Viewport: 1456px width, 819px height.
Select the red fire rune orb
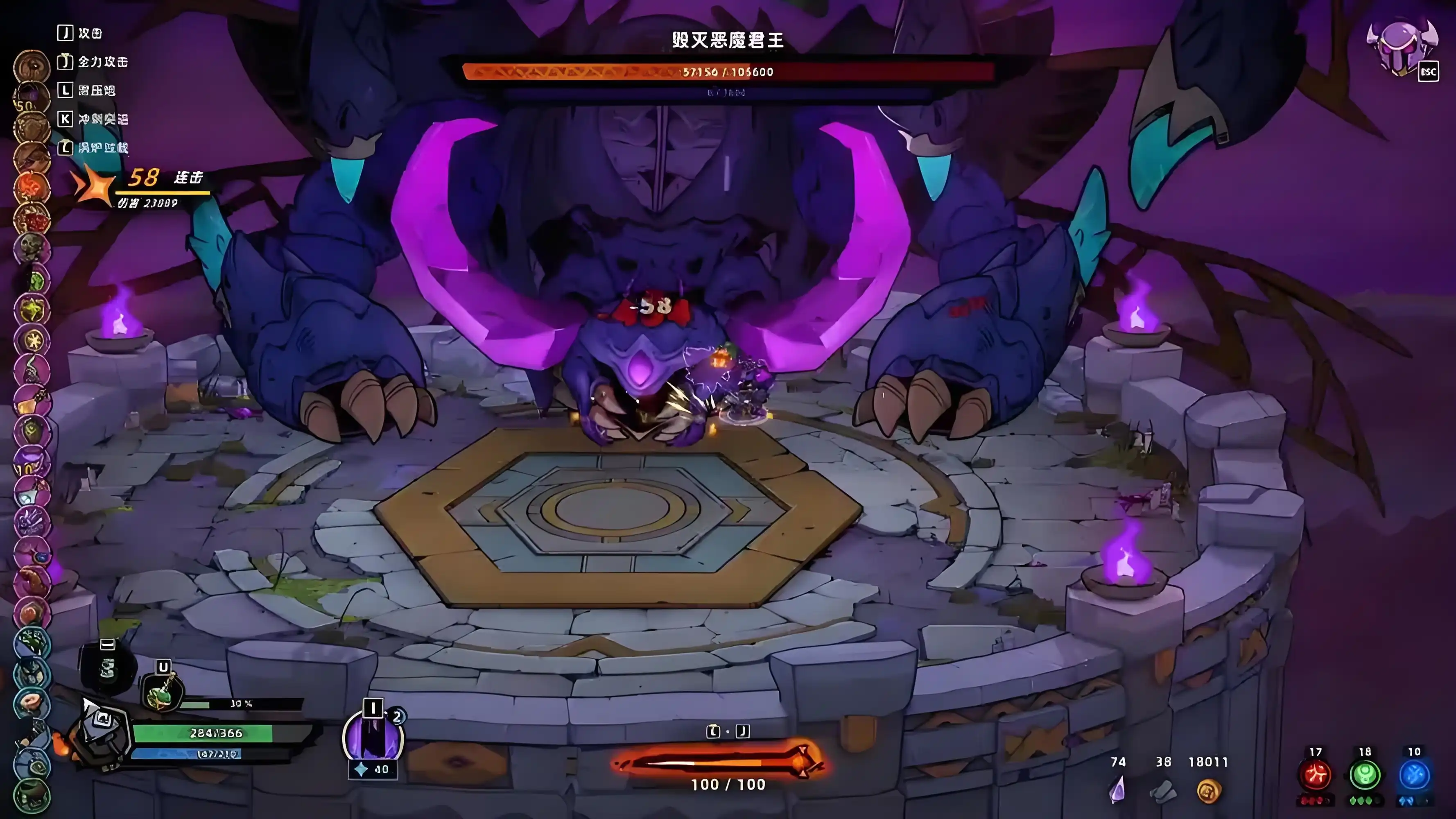(1315, 774)
